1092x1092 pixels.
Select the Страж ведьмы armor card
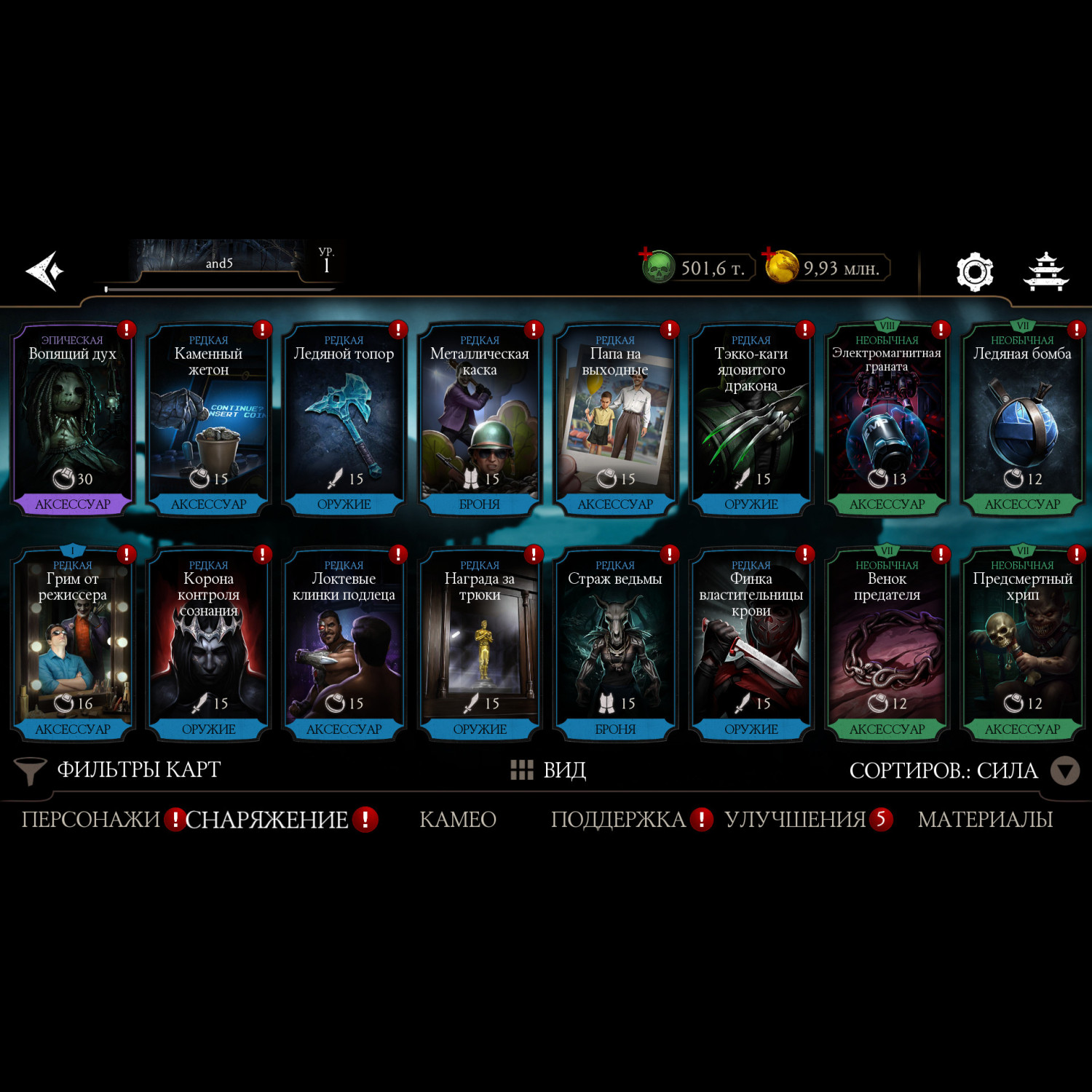click(x=615, y=644)
